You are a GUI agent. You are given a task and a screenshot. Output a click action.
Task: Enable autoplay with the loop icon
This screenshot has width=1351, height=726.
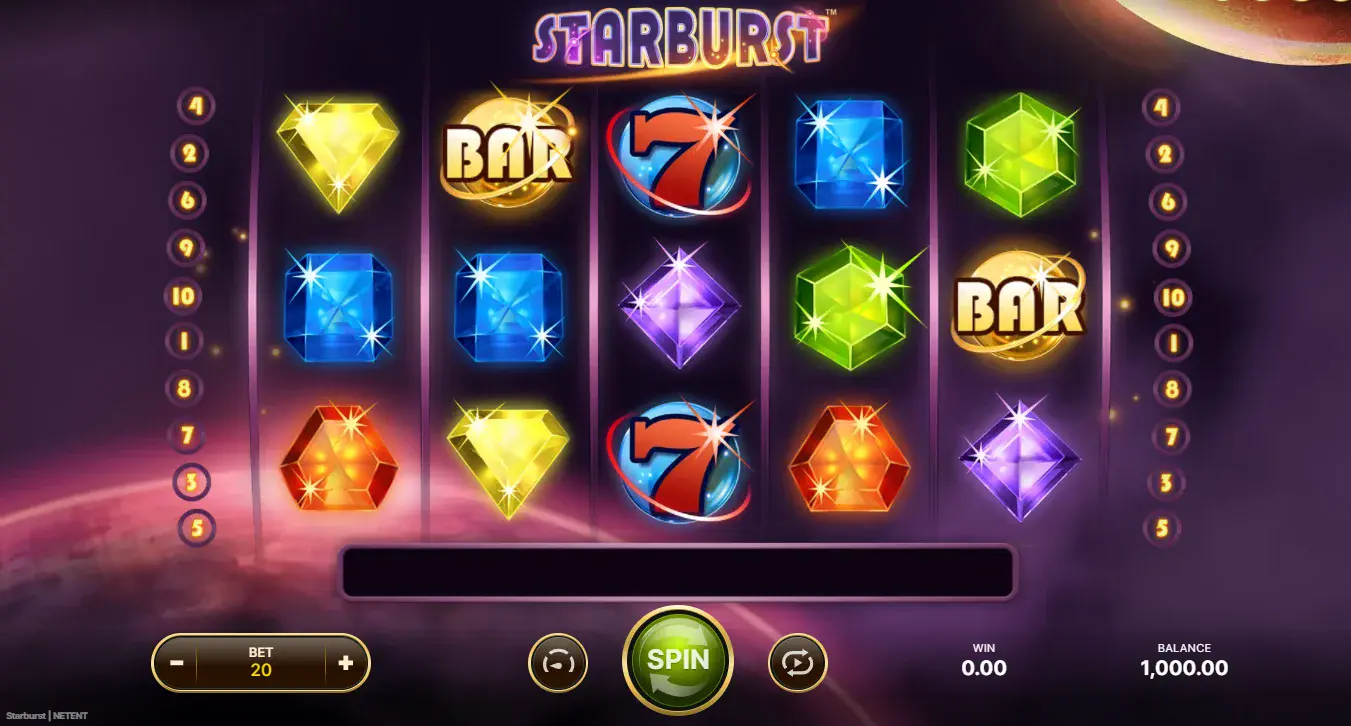point(797,661)
